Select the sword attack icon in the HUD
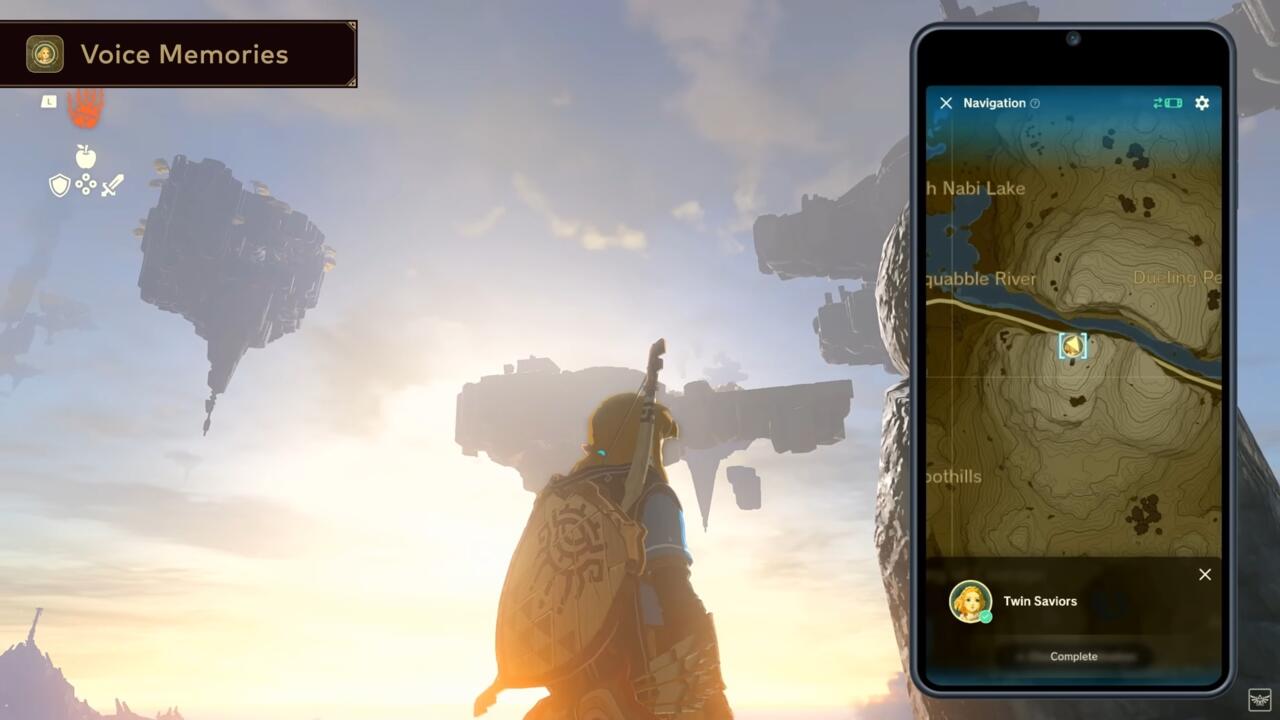1280x720 pixels. pyautogui.click(x=111, y=185)
